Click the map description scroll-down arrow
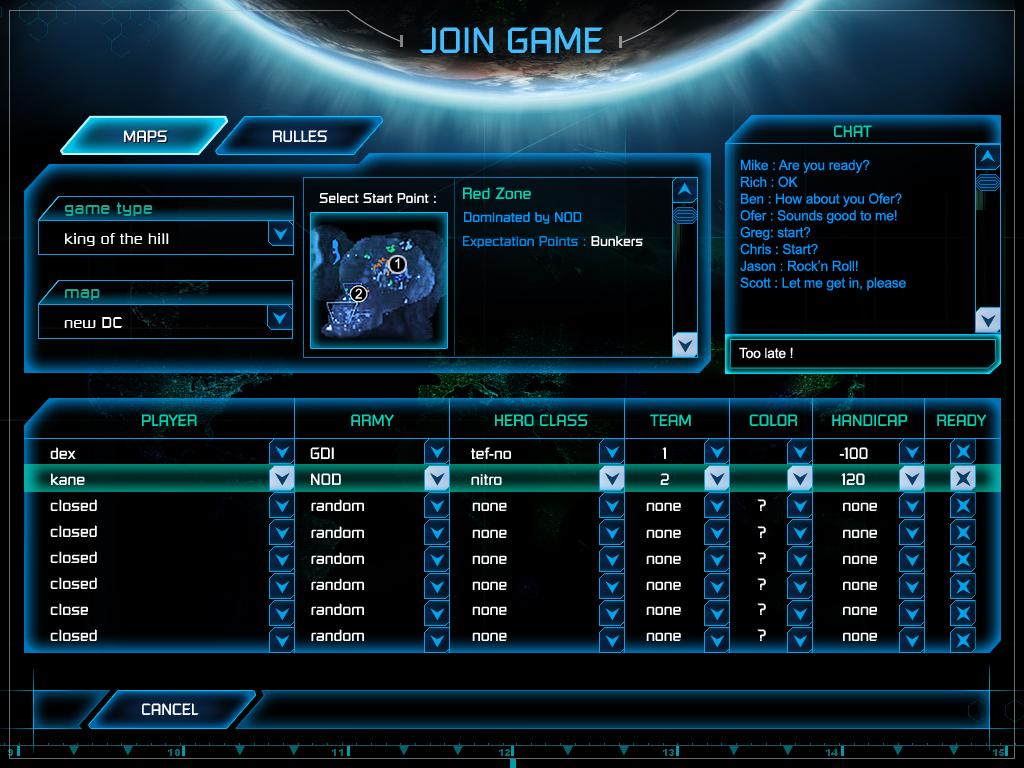This screenshot has width=1024, height=768. click(685, 344)
